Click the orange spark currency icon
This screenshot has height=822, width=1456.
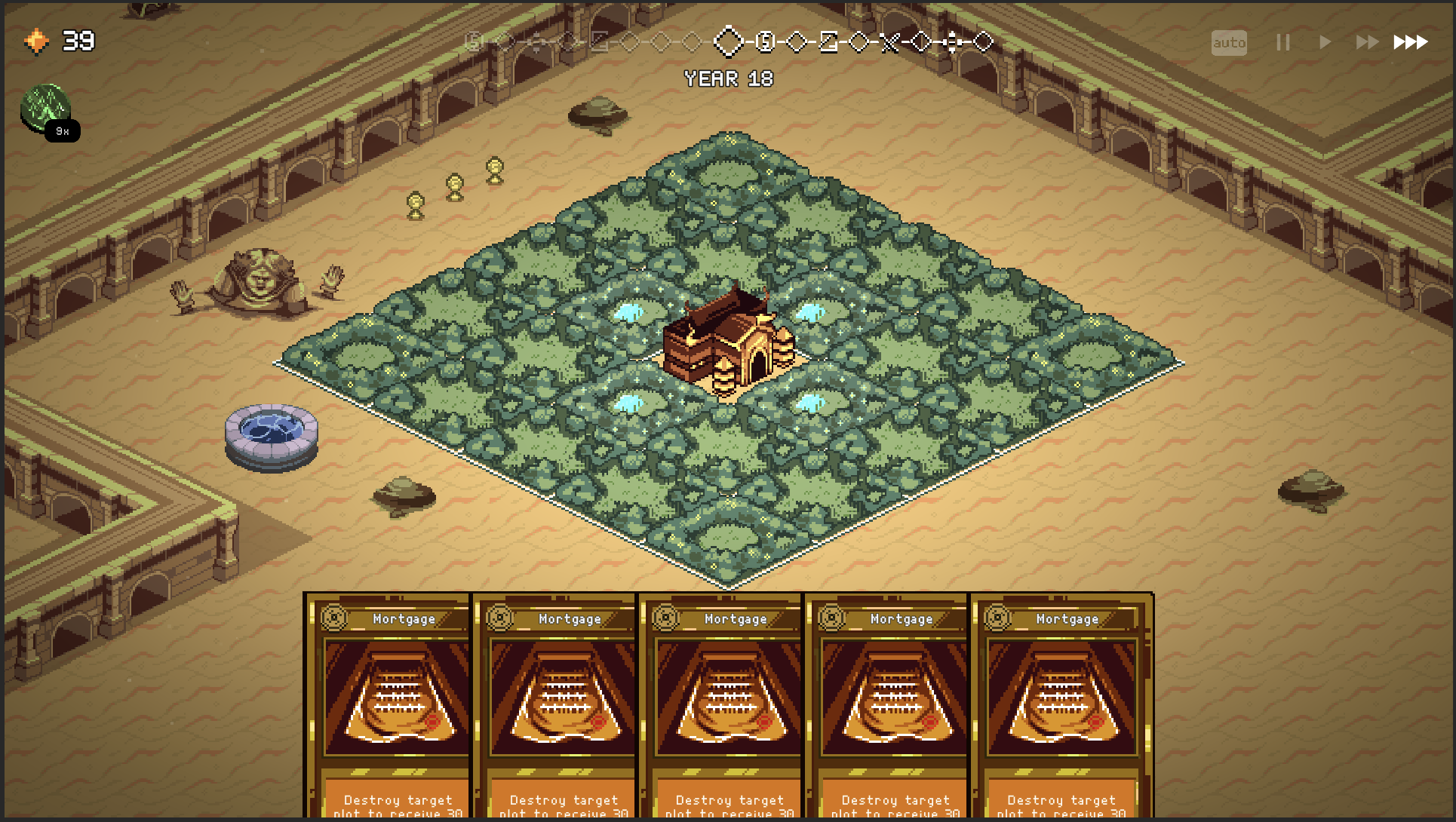(36, 41)
